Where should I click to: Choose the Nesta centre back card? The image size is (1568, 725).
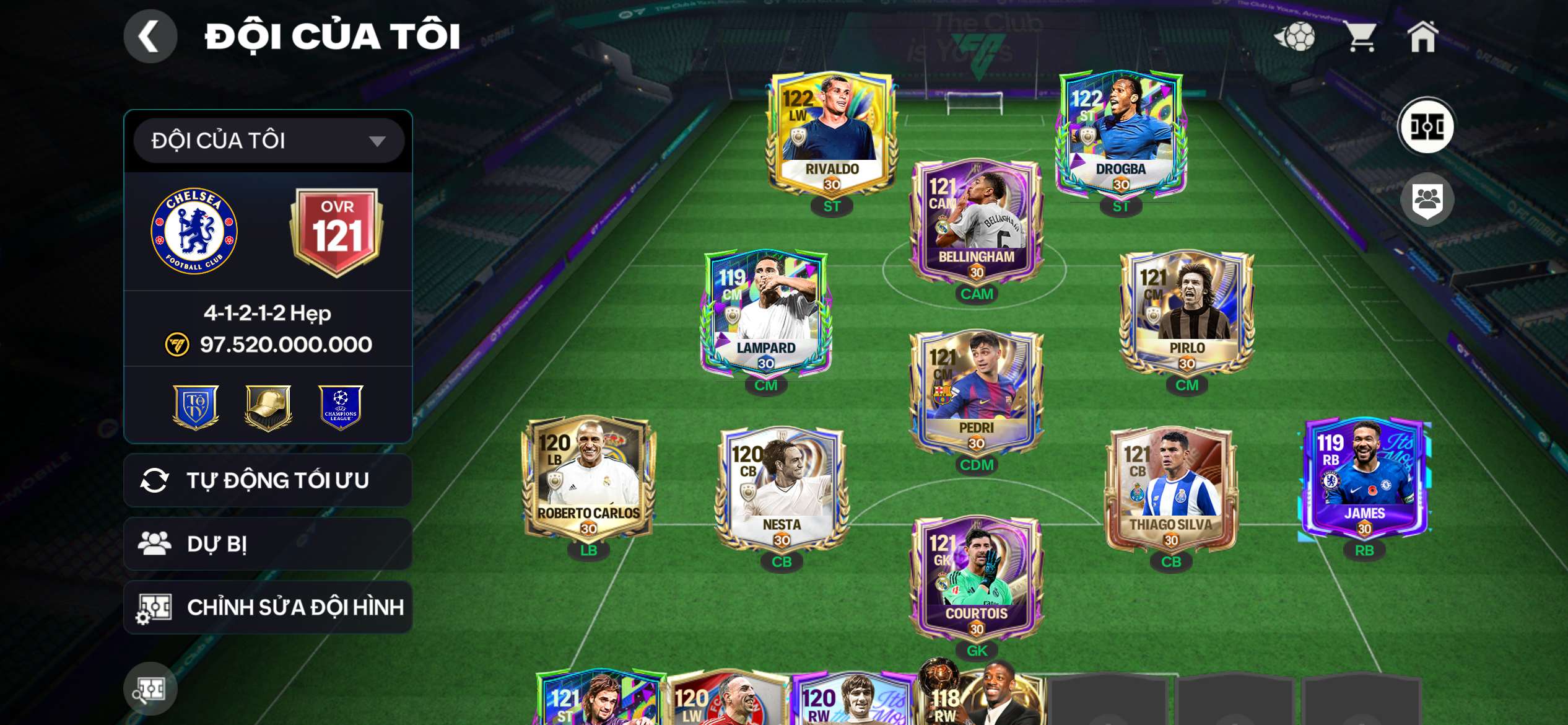pos(782,490)
